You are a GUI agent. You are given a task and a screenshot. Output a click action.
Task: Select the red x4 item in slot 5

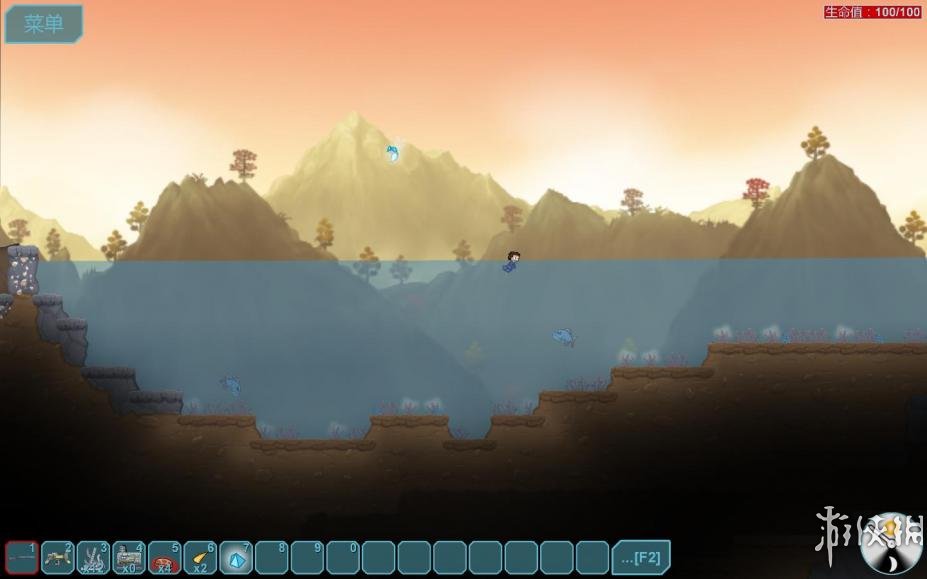[164, 557]
